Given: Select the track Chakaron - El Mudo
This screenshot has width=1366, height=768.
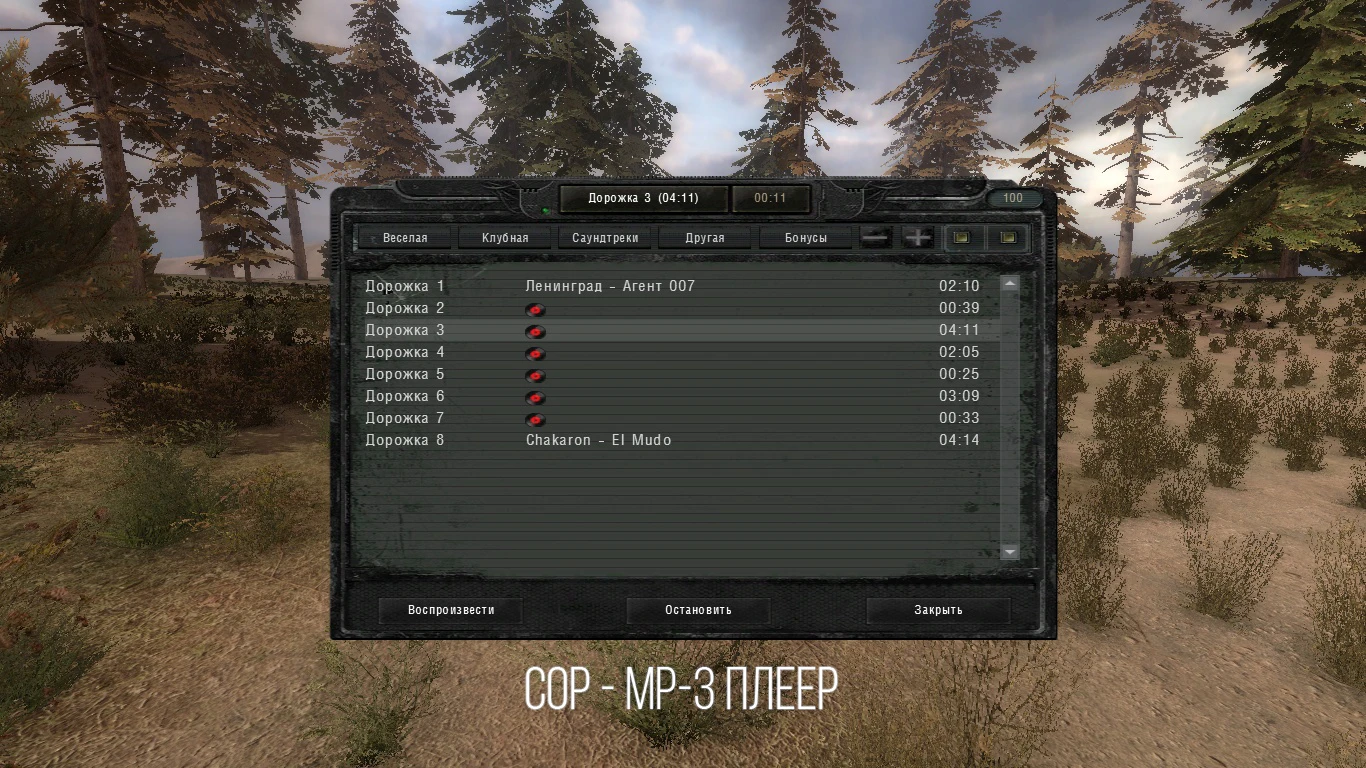Looking at the screenshot, I should pos(600,440).
